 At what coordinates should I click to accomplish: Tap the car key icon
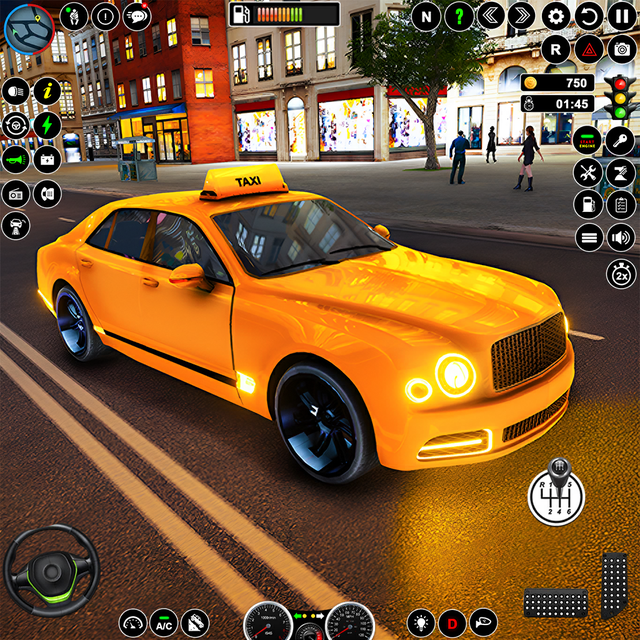(x=621, y=140)
